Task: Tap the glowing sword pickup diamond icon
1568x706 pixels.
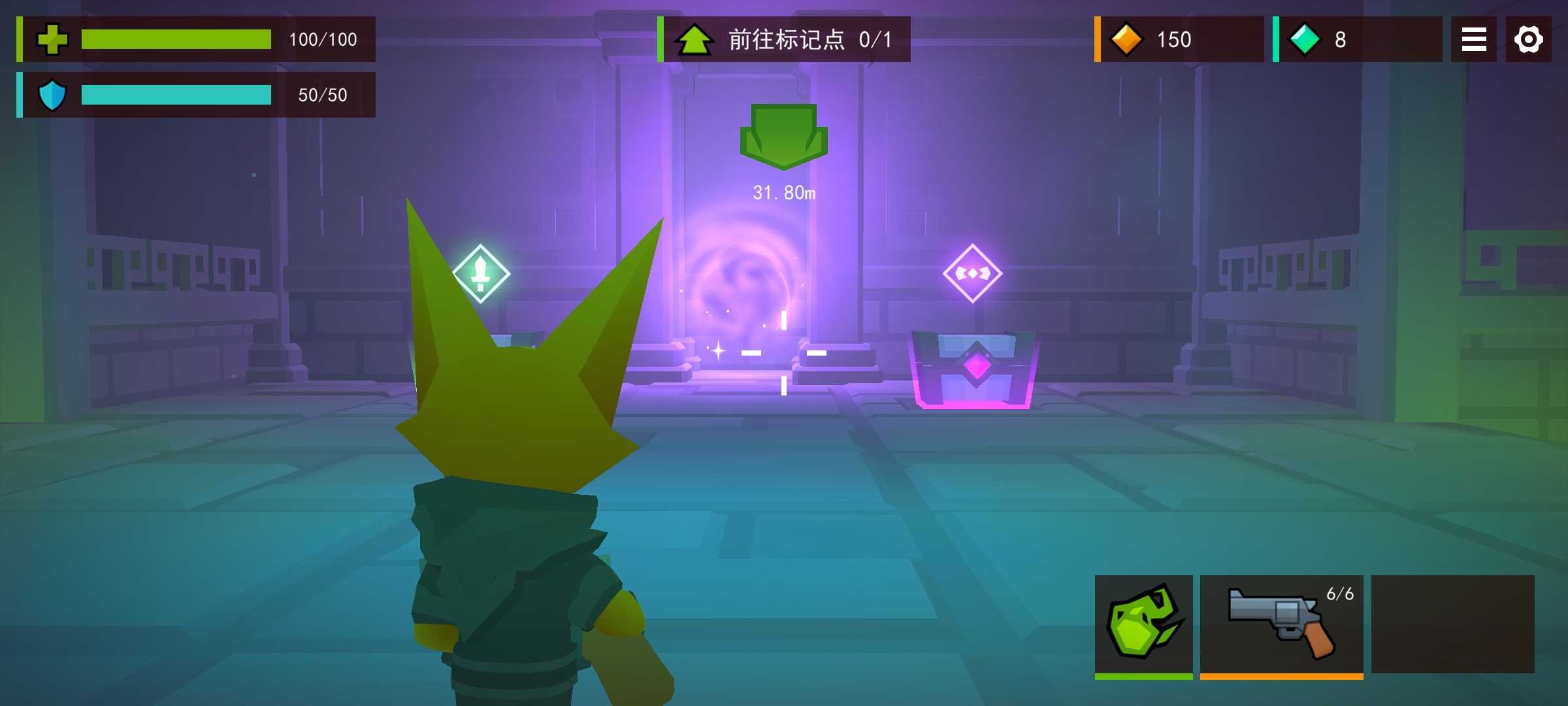Action: pyautogui.click(x=482, y=272)
